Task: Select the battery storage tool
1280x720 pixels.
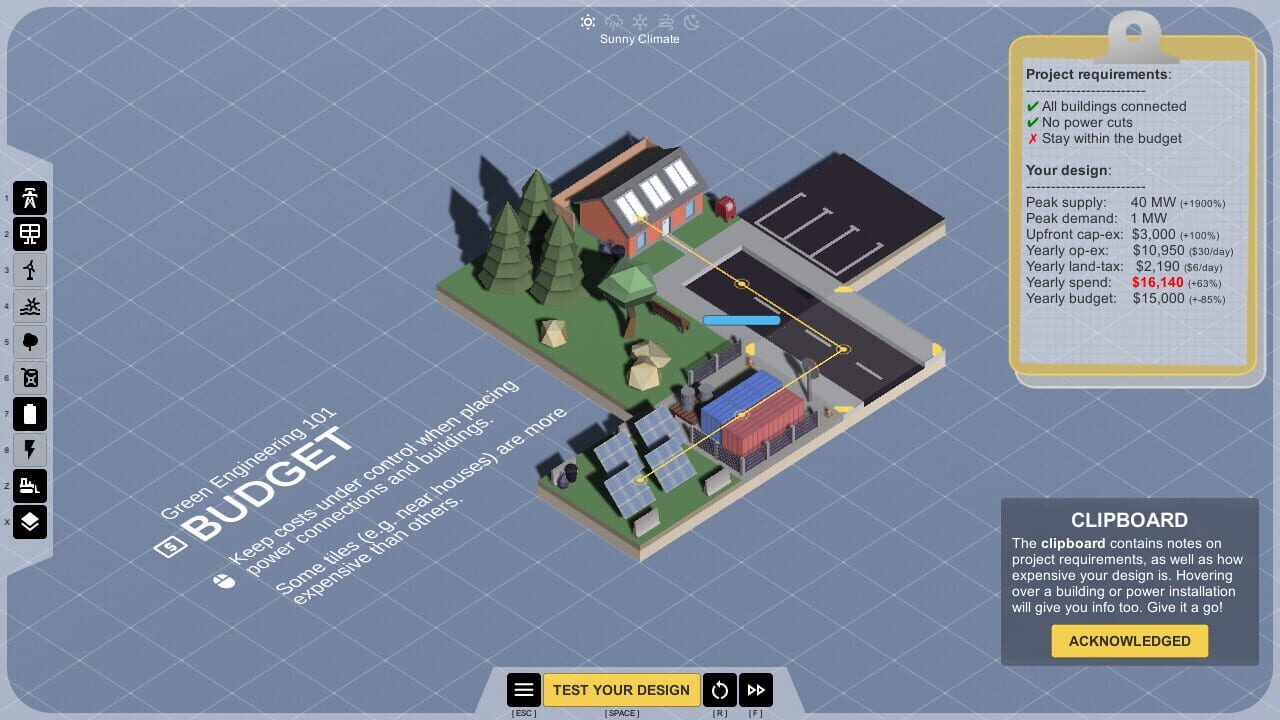Action: pyautogui.click(x=30, y=414)
